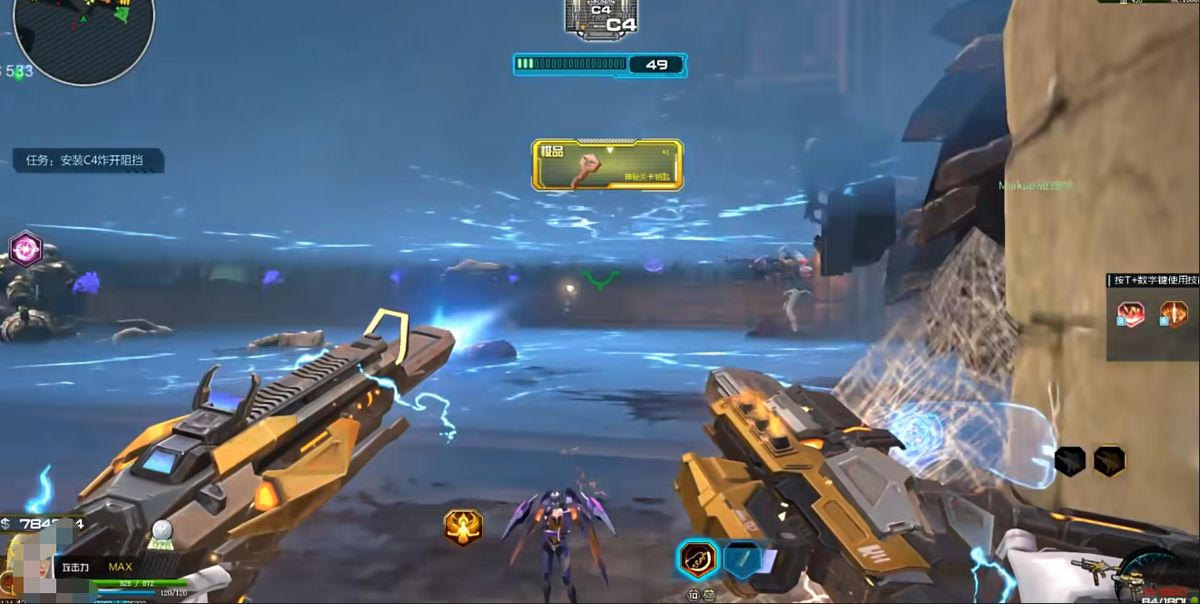Select the blue hexagon skill icon

743,559
